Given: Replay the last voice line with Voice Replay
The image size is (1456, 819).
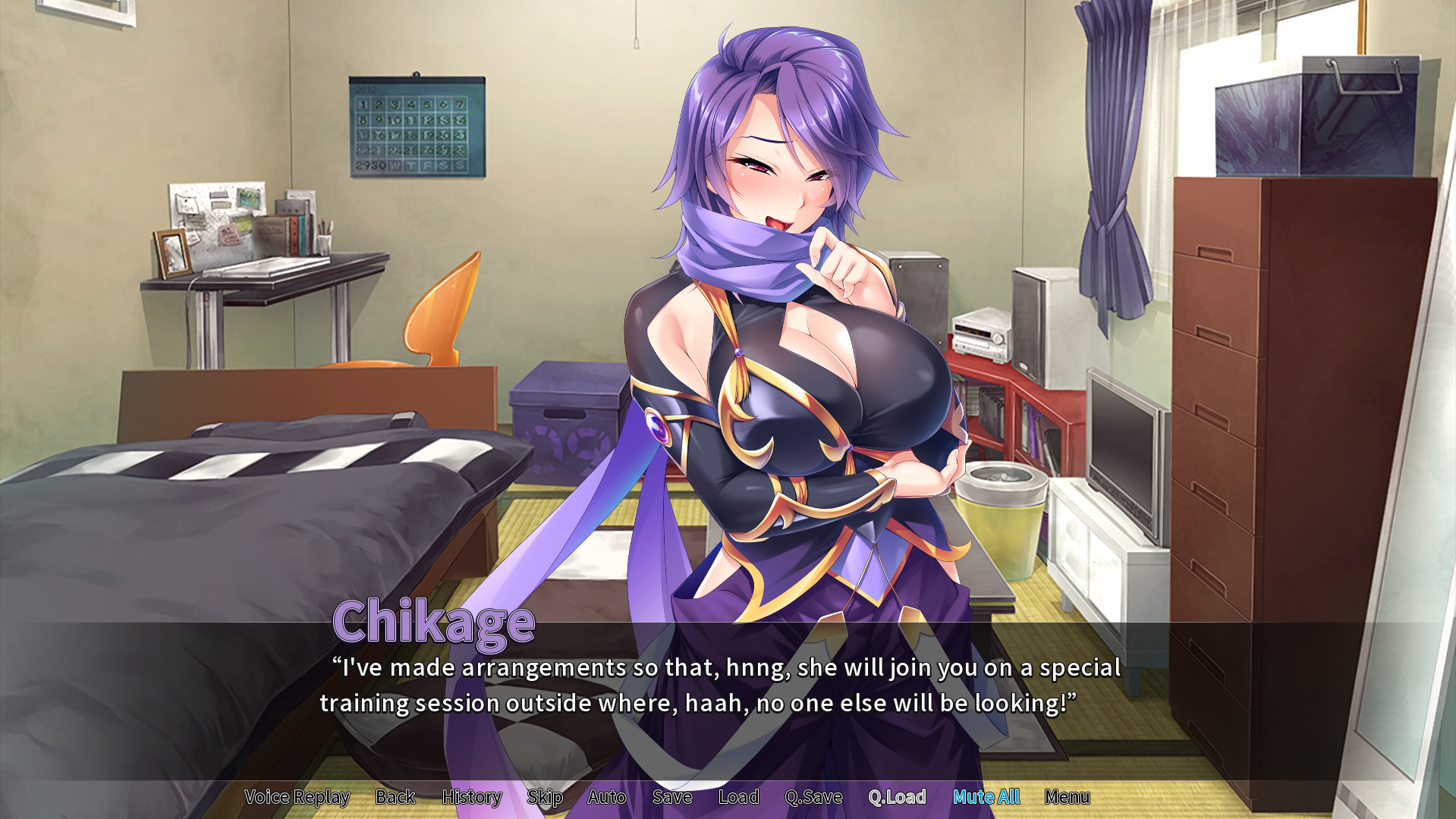Looking at the screenshot, I should pyautogui.click(x=295, y=797).
